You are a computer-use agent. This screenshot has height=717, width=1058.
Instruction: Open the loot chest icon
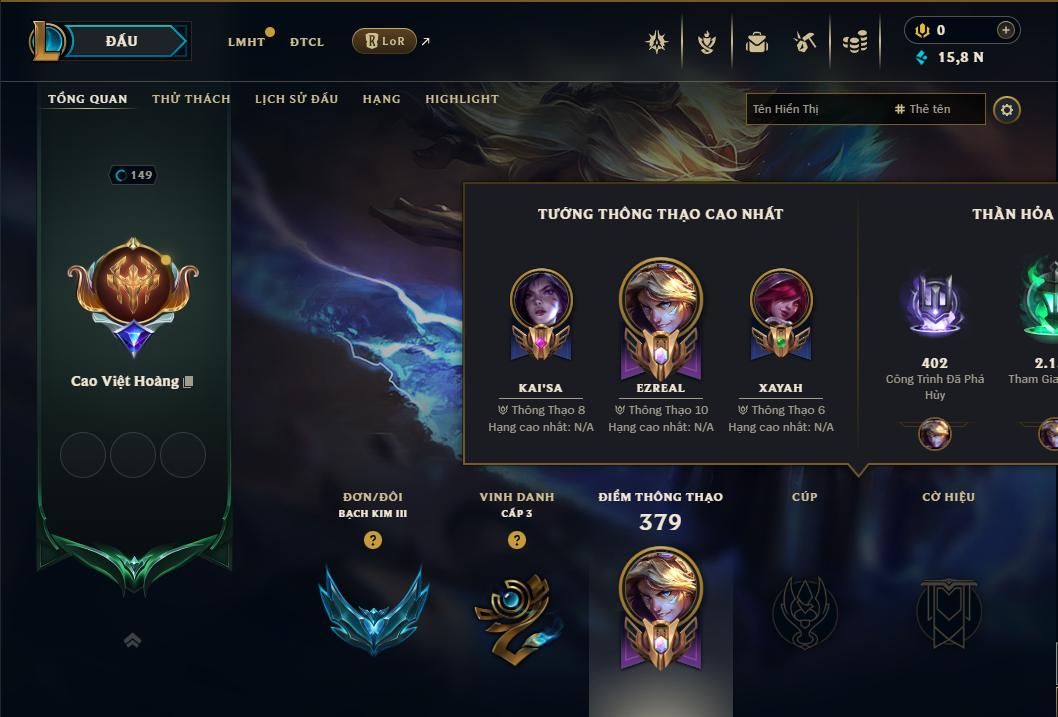805,42
